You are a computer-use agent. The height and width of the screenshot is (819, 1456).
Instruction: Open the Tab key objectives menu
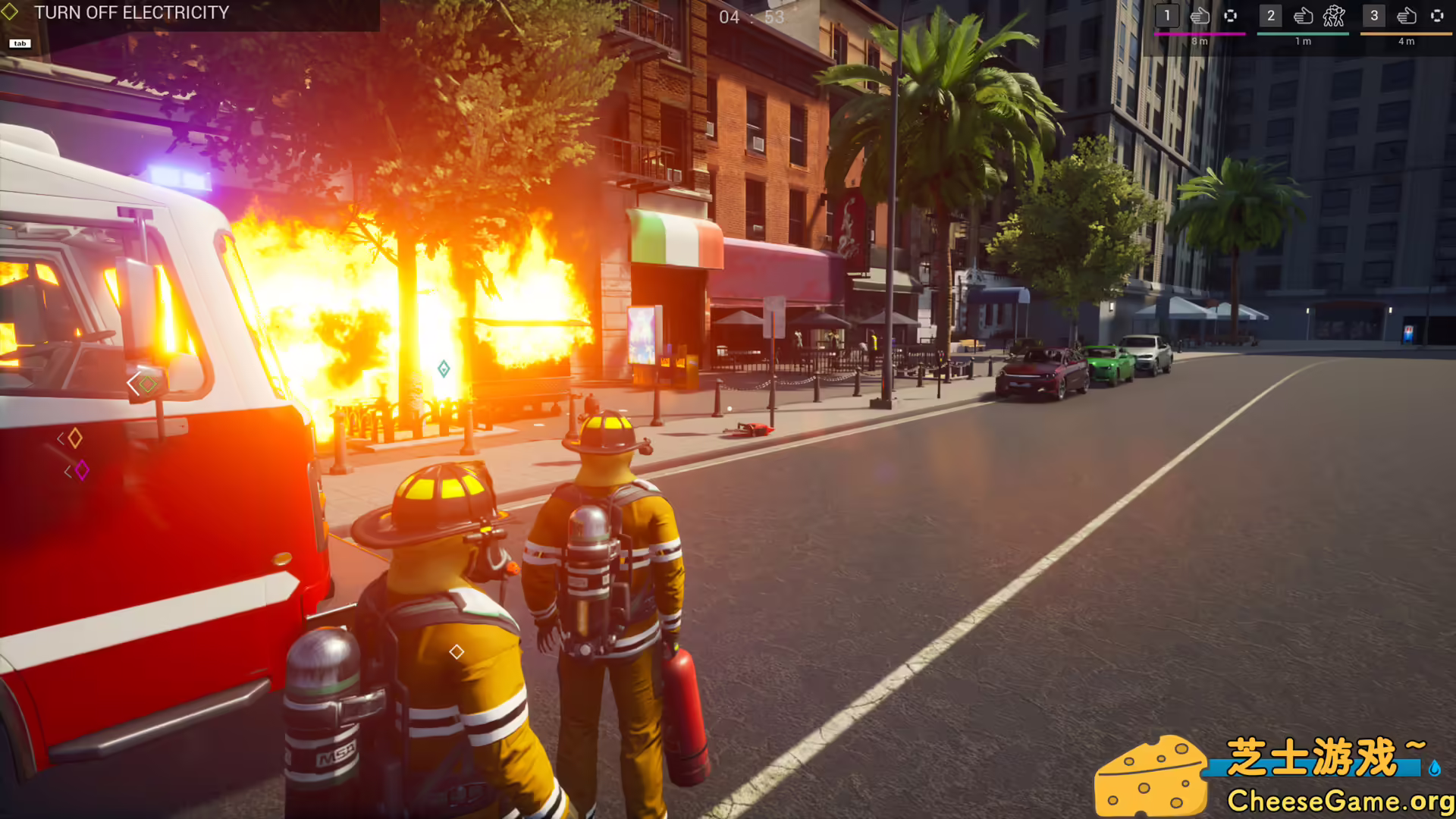tap(20, 43)
